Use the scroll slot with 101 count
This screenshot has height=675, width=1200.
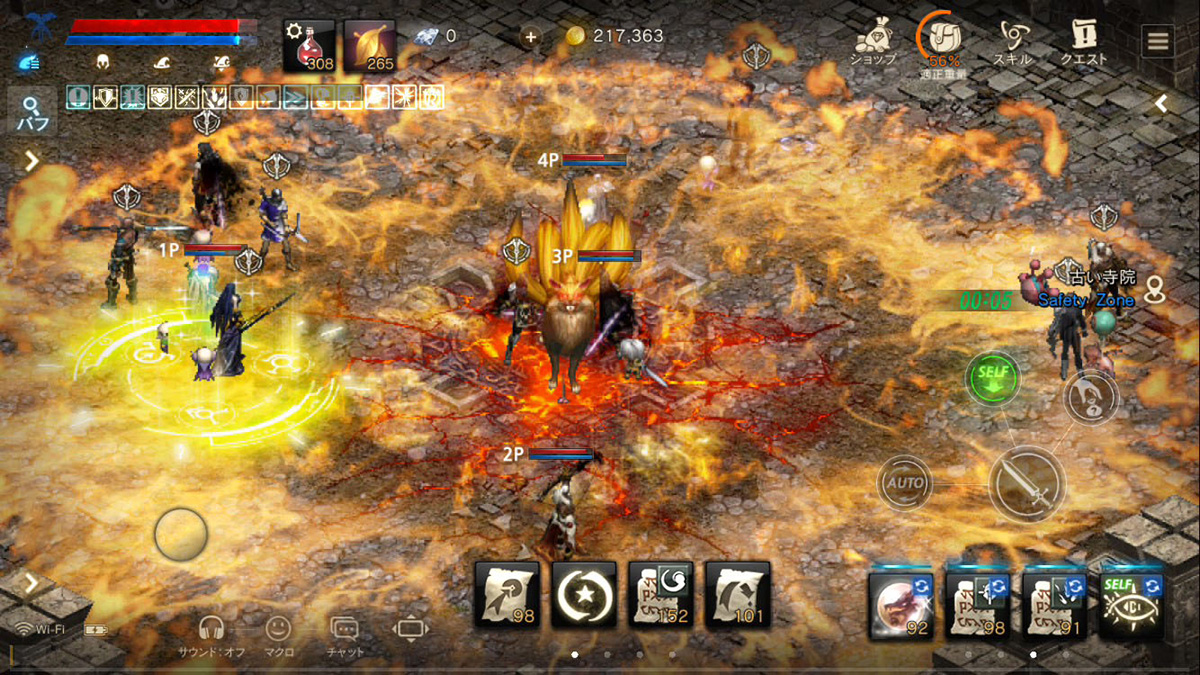[x=738, y=594]
